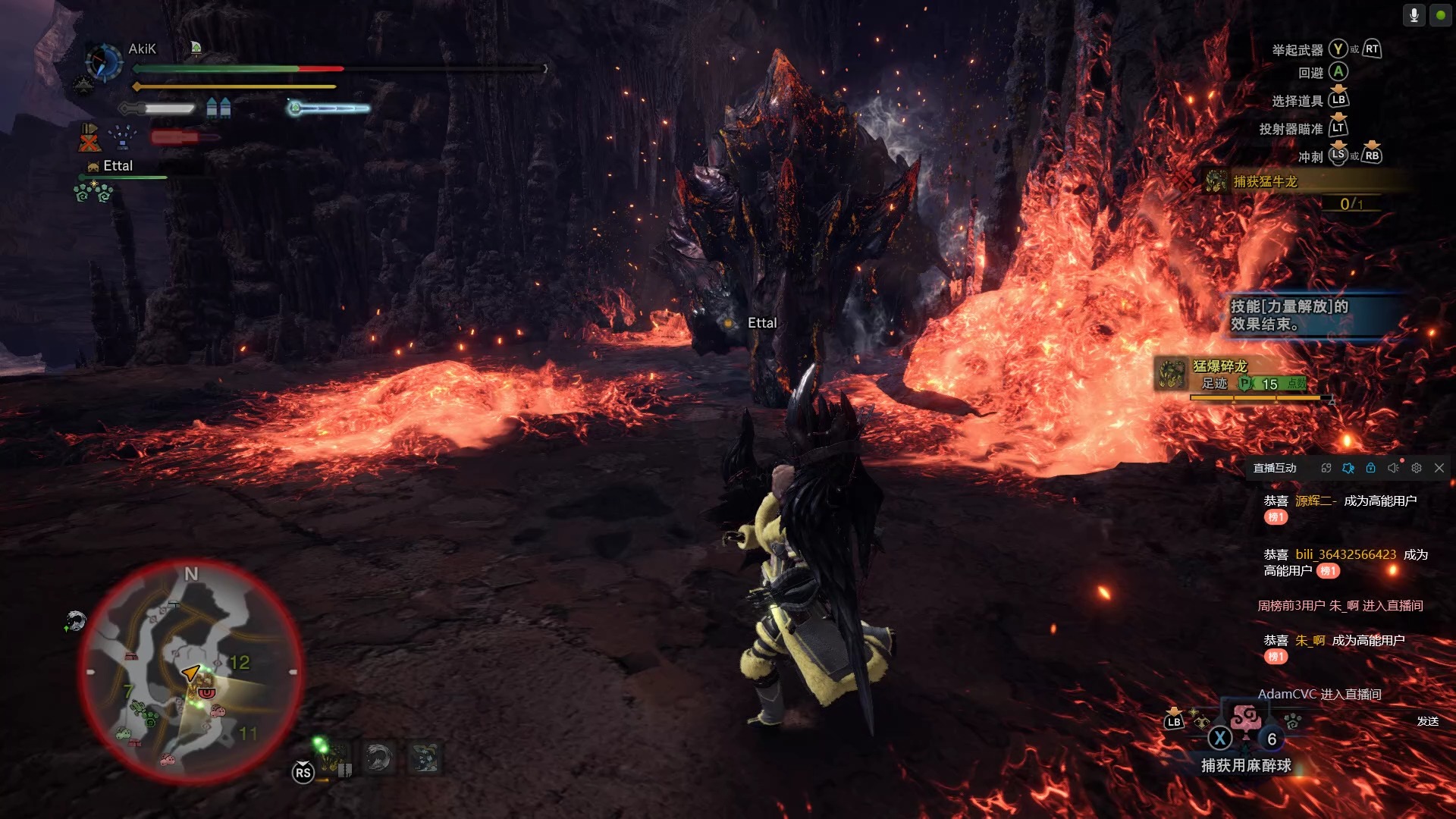Viewport: 1456px width, 819px height.
Task: Select the scoutfly-lit monster icon slot
Action: tap(334, 758)
